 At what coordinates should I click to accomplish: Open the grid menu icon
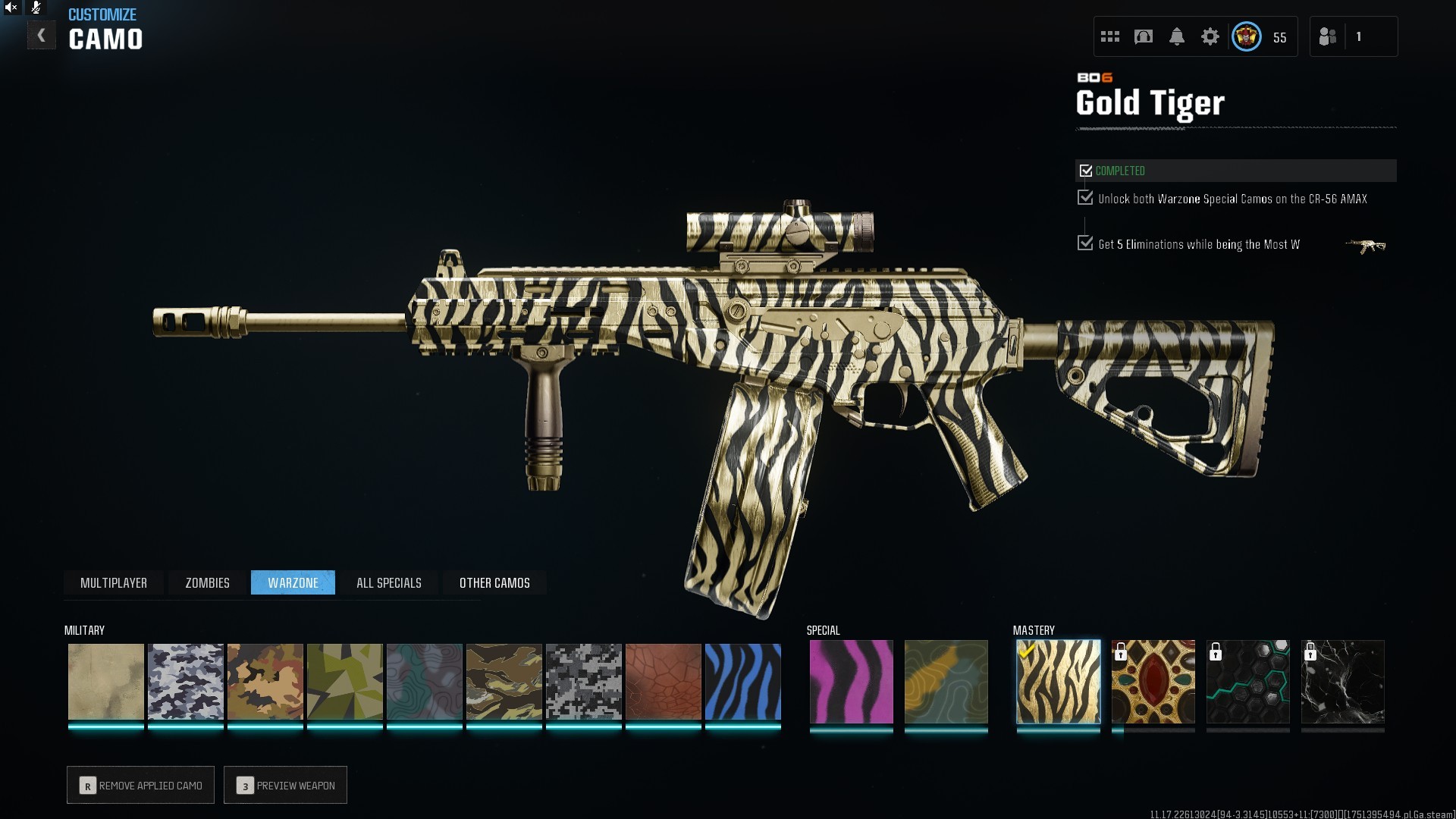[x=1109, y=36]
